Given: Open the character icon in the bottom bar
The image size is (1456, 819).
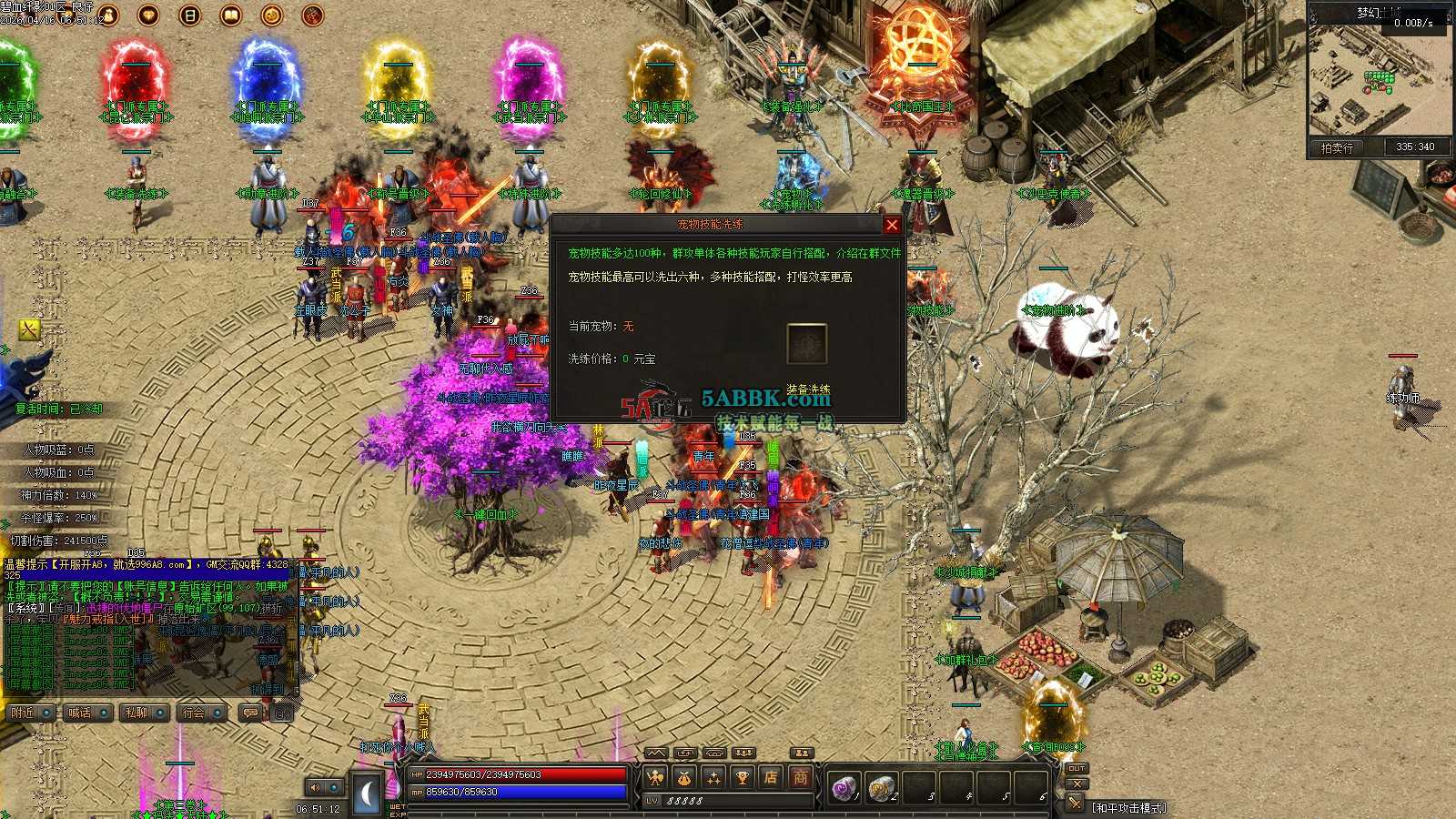Looking at the screenshot, I should [x=654, y=777].
